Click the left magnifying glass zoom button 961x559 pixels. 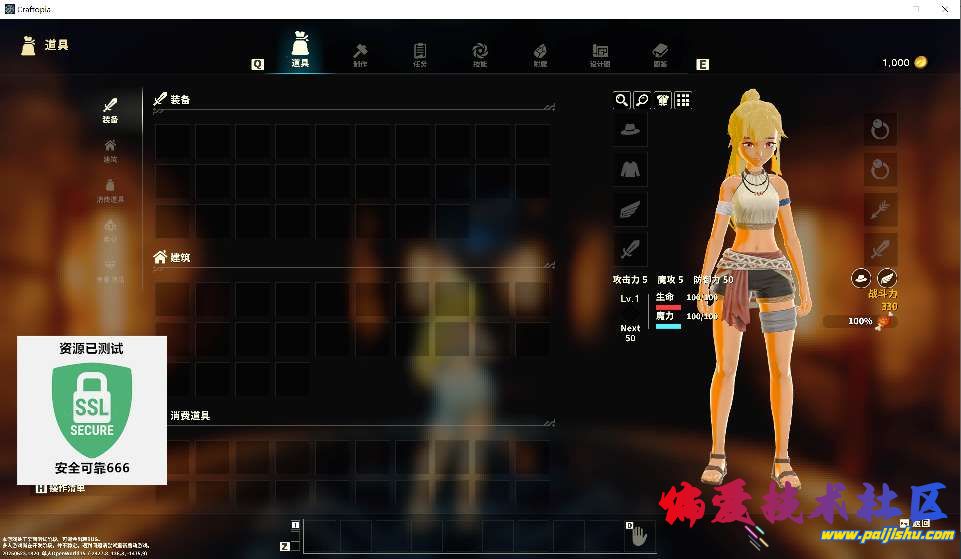pyautogui.click(x=622, y=100)
